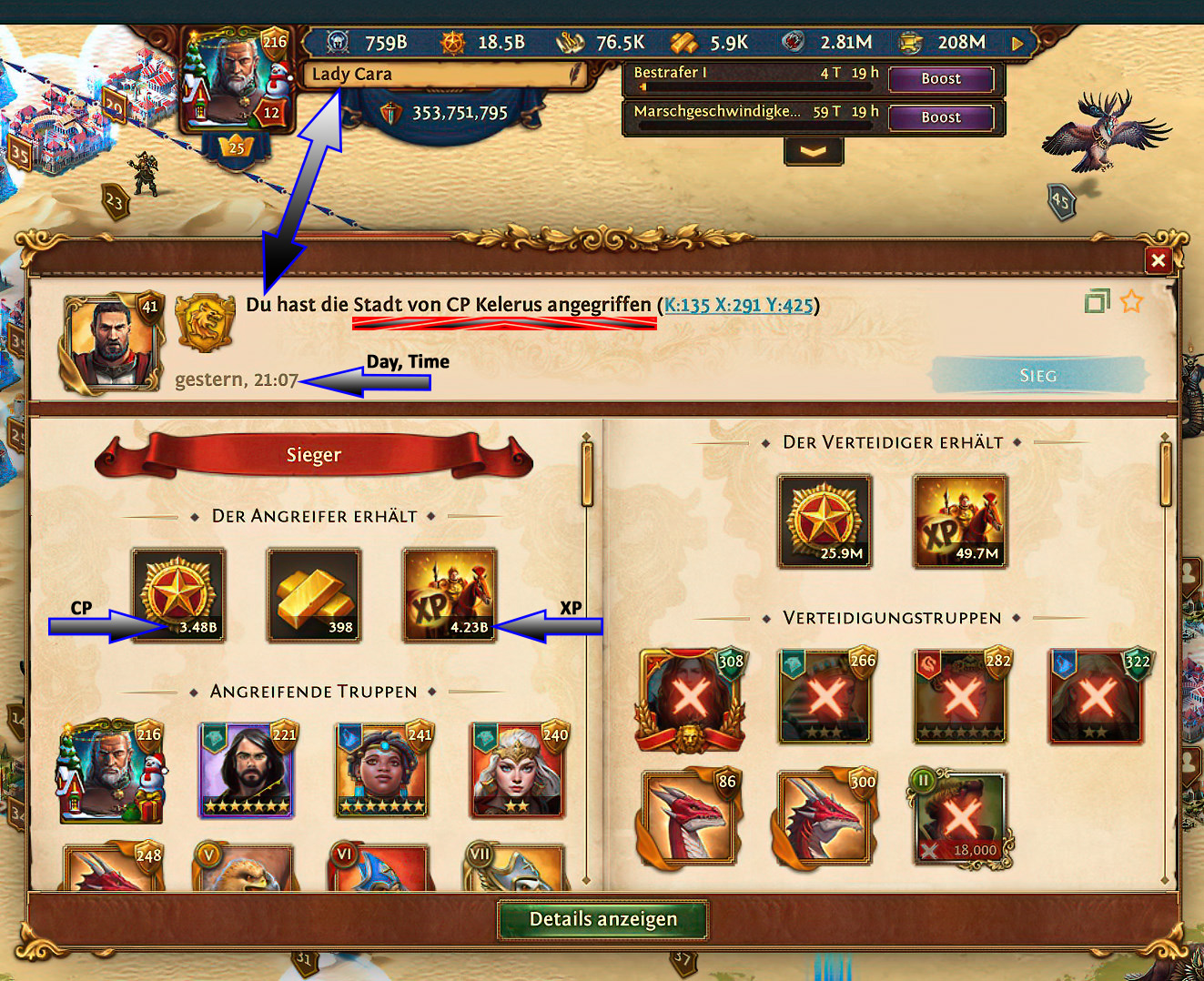Screen dimensions: 1204x981
Task: Select the level 221 attacking hero
Action: point(247,770)
